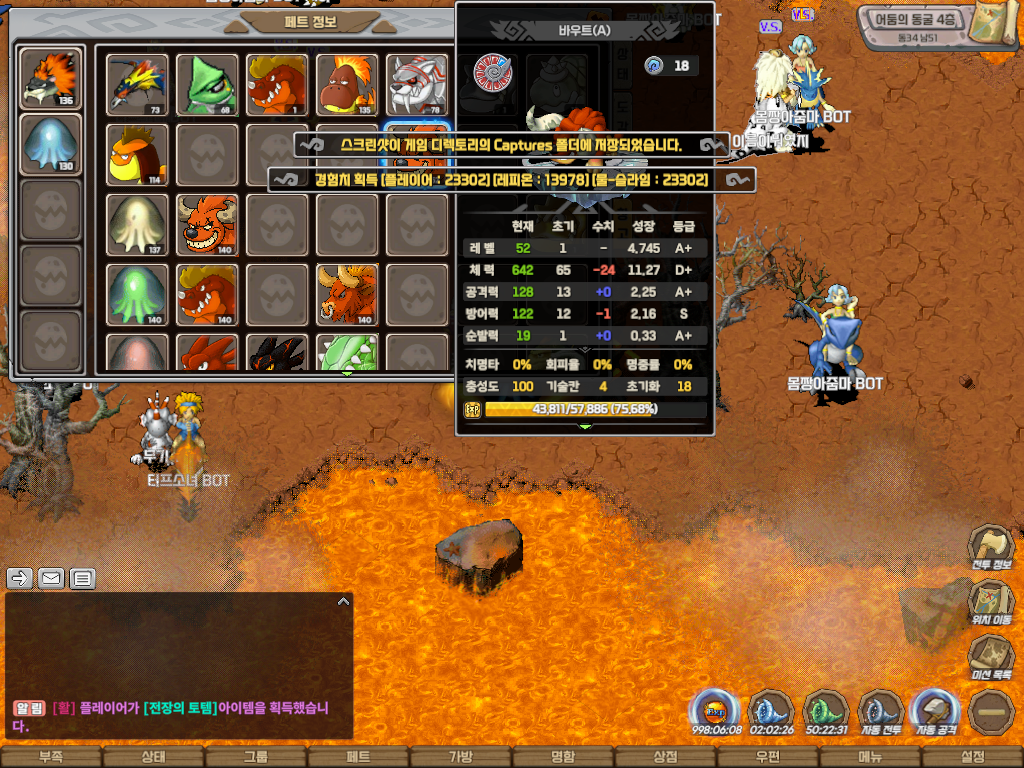Viewport: 1024px width, 768px height.
Task: Open the 상태 (status) menu
Action: tap(152, 757)
